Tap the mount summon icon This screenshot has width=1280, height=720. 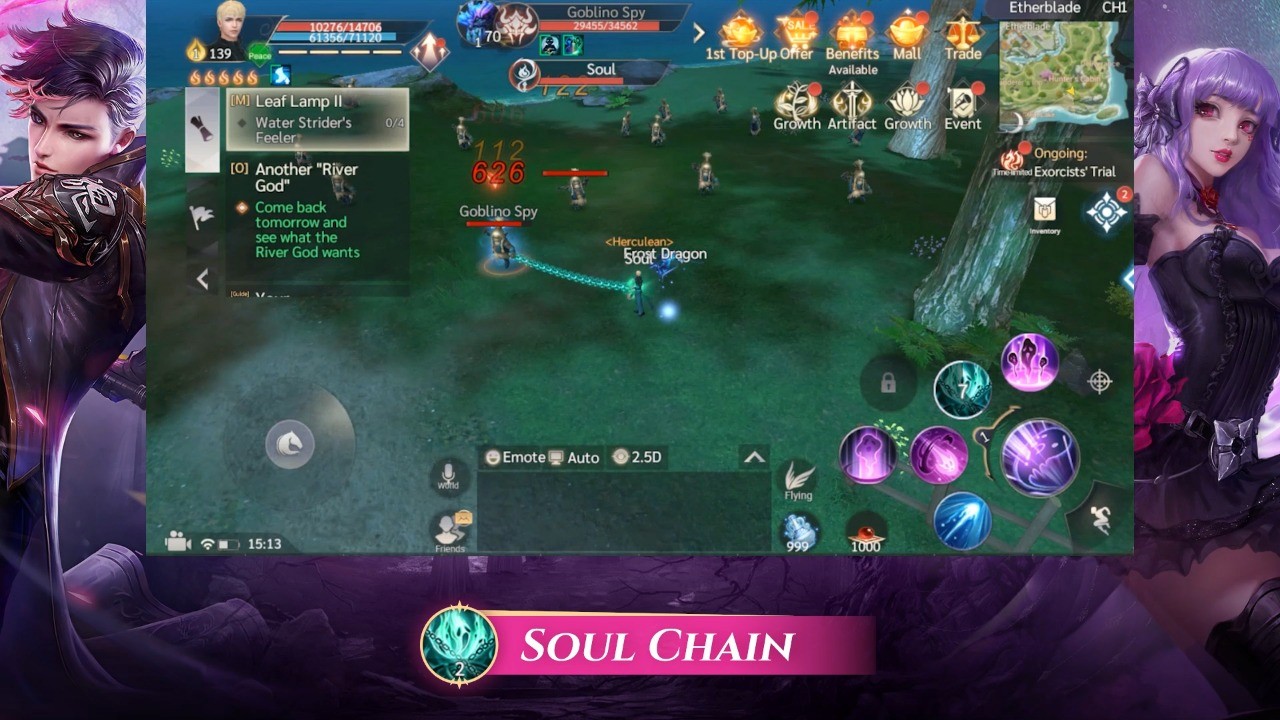click(290, 444)
